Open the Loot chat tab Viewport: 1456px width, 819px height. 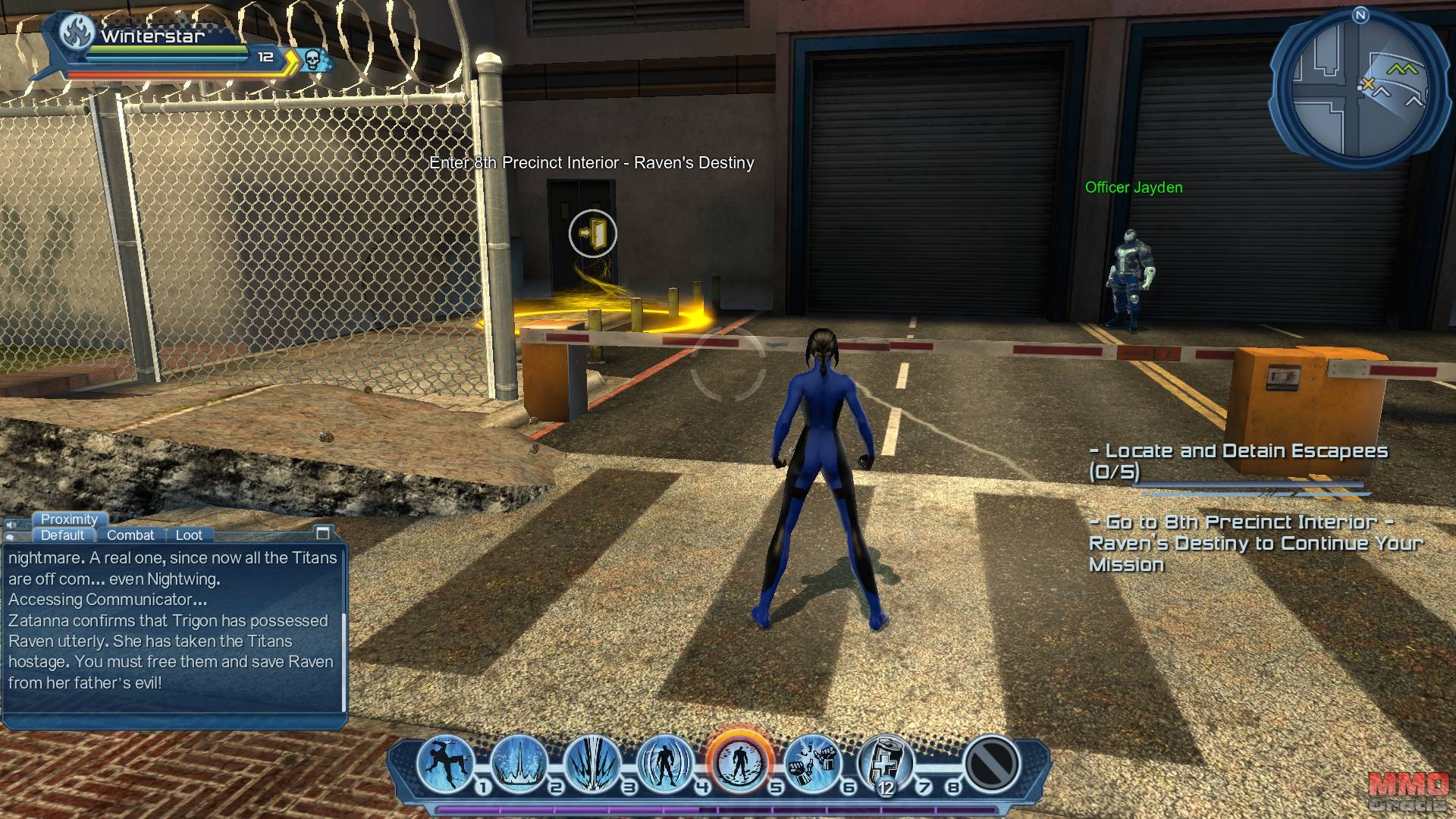189,535
